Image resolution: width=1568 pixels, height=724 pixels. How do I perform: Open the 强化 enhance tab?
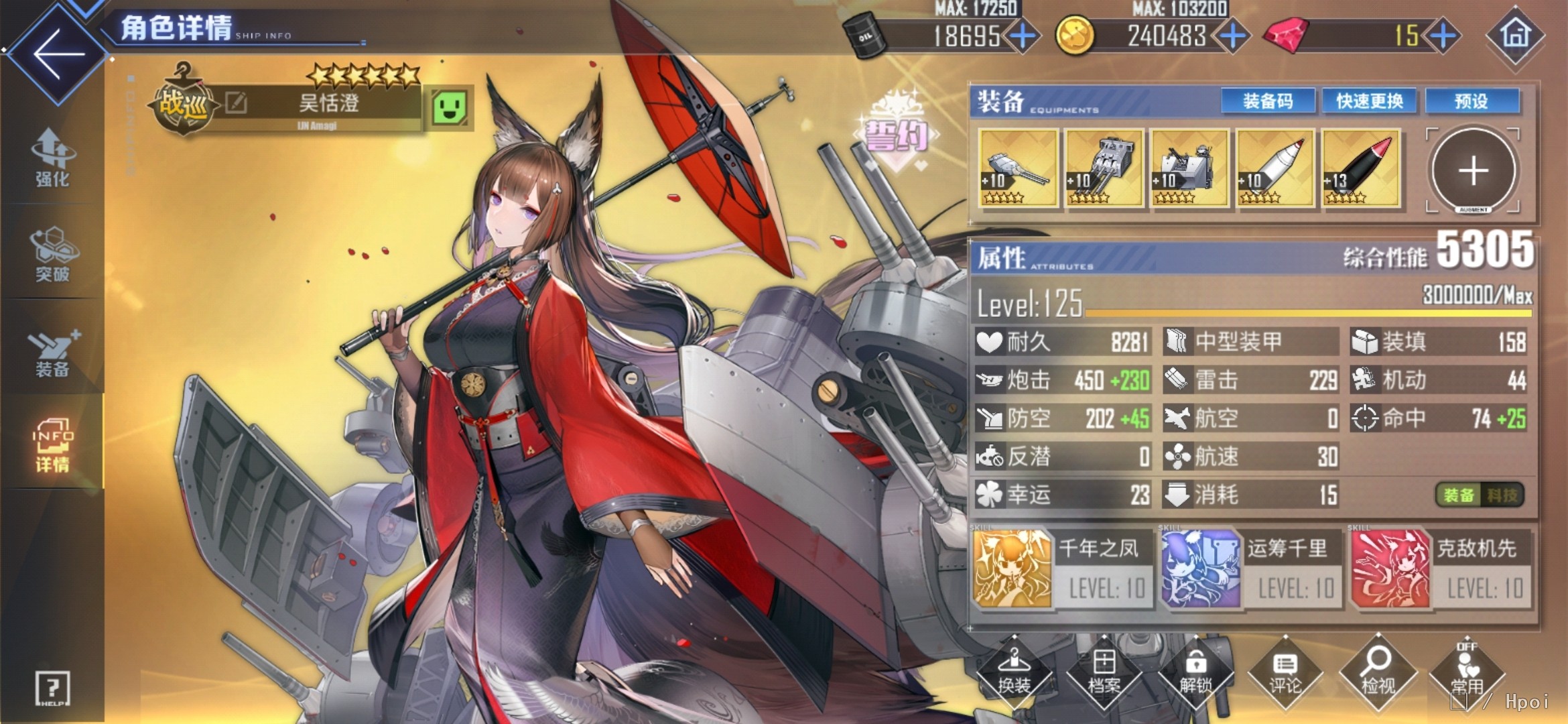[x=52, y=158]
